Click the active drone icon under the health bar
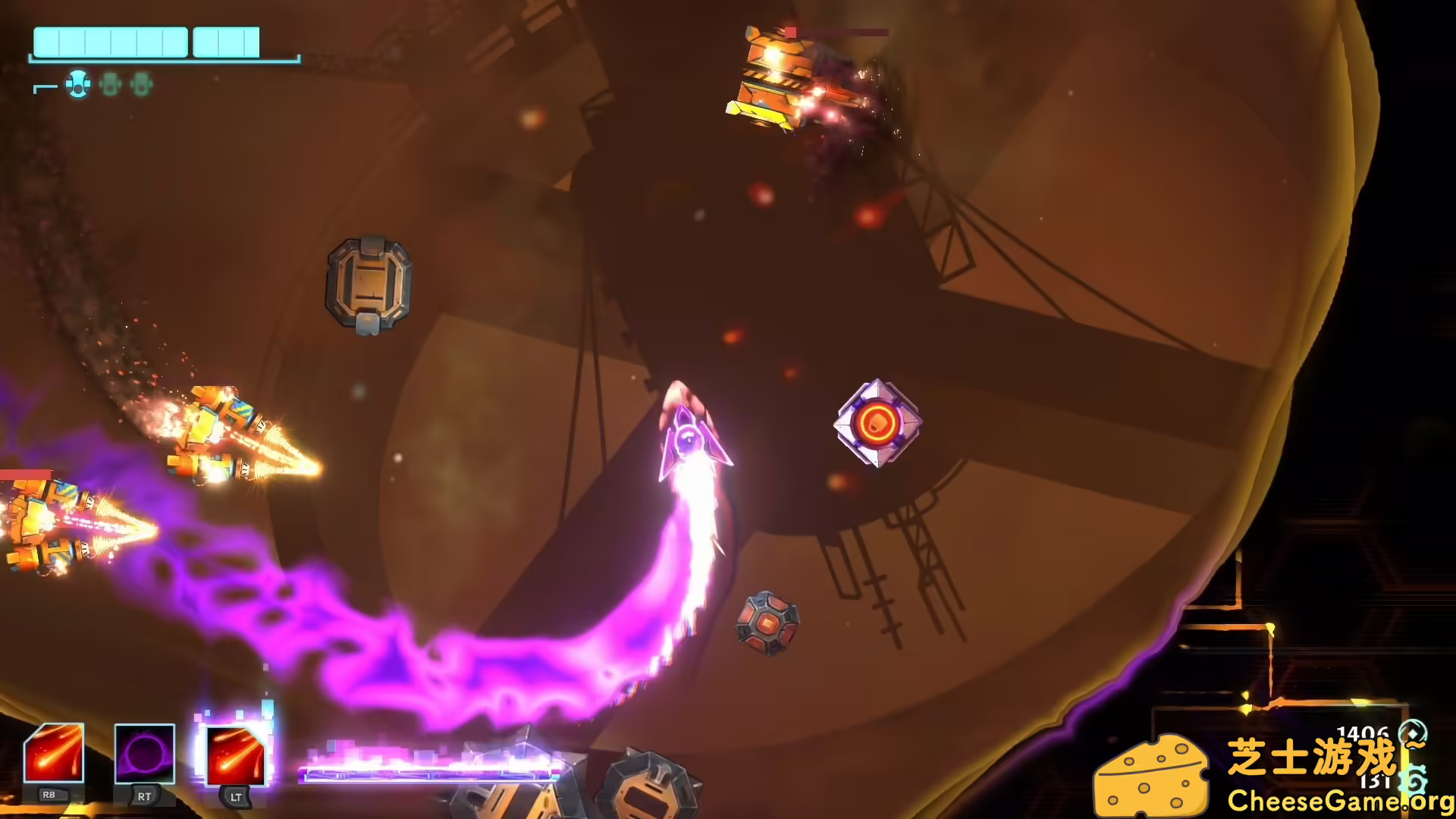Screen dimensions: 1456x819 coord(77,86)
